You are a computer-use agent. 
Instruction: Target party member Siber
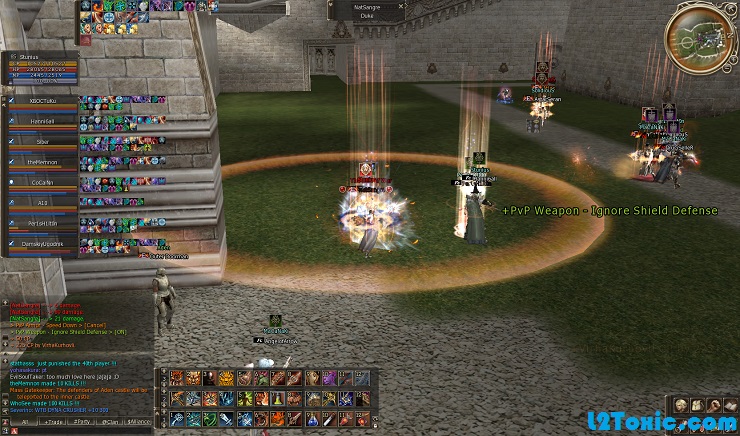pyautogui.click(x=41, y=142)
